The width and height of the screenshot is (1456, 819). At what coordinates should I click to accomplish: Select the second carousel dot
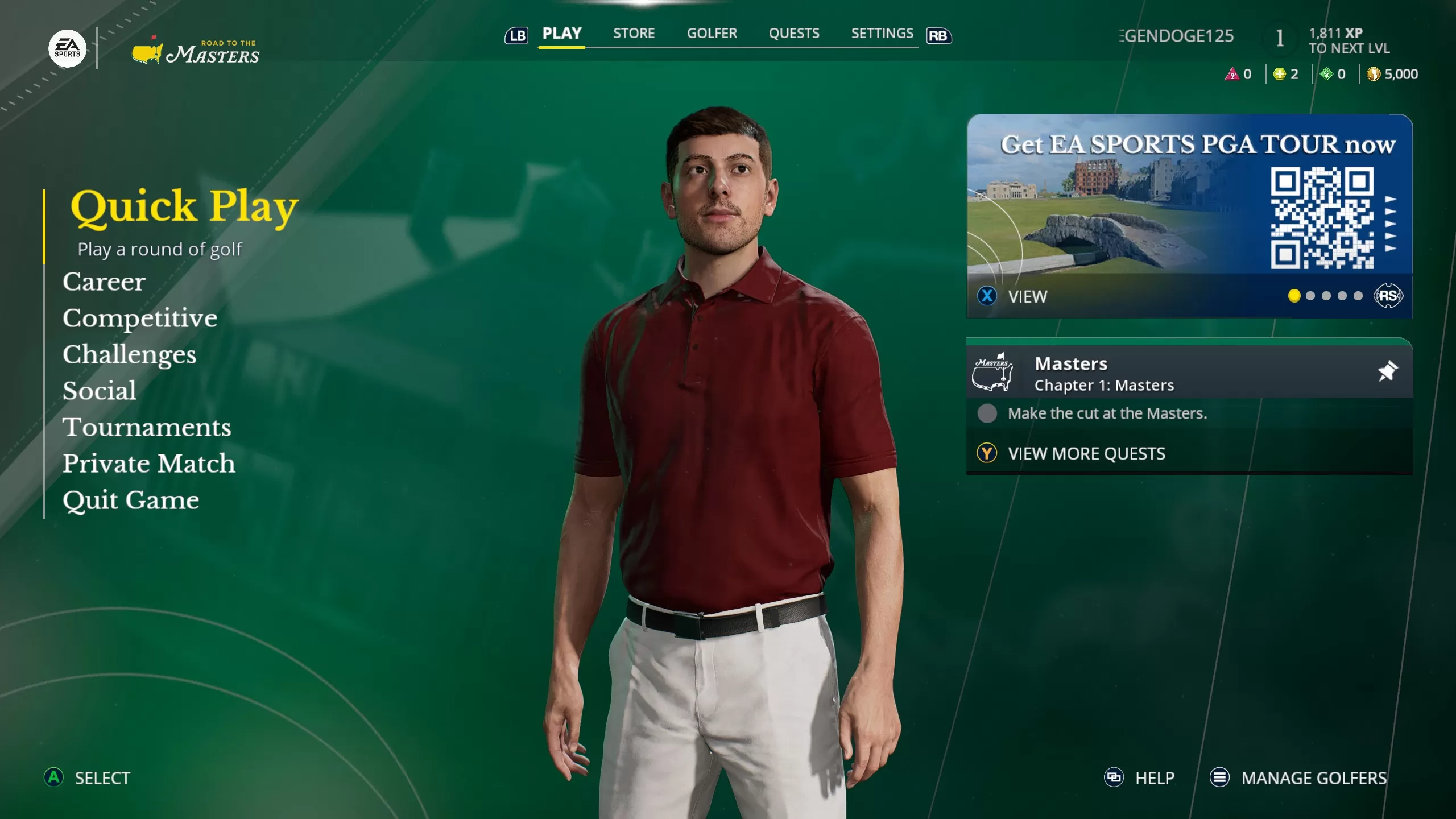[x=1310, y=296]
